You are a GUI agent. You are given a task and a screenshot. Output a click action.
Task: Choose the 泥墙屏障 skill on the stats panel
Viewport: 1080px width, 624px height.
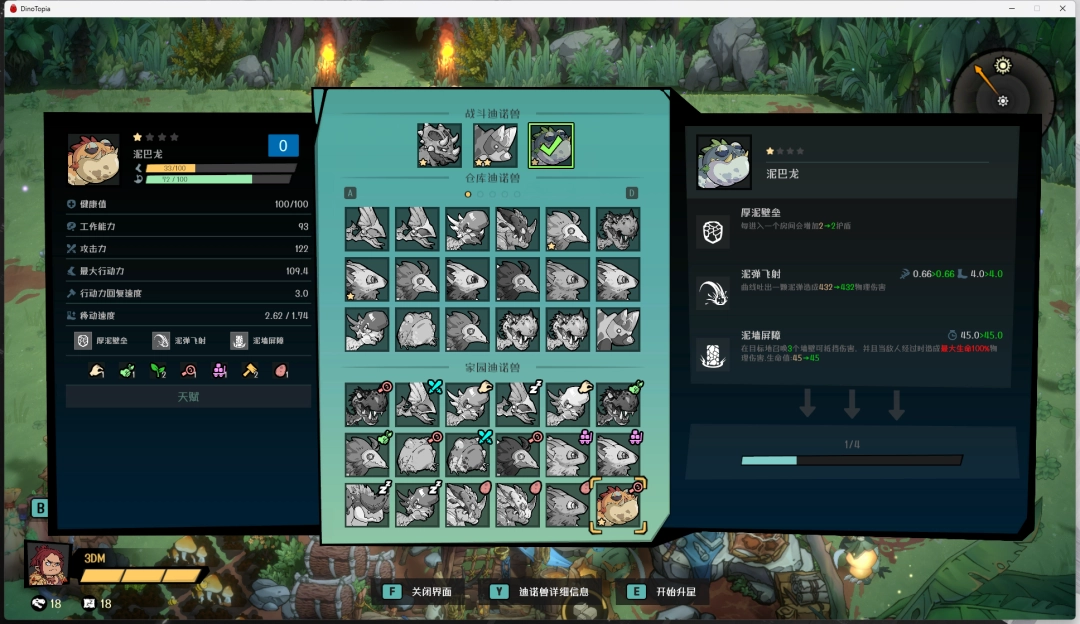click(239, 341)
